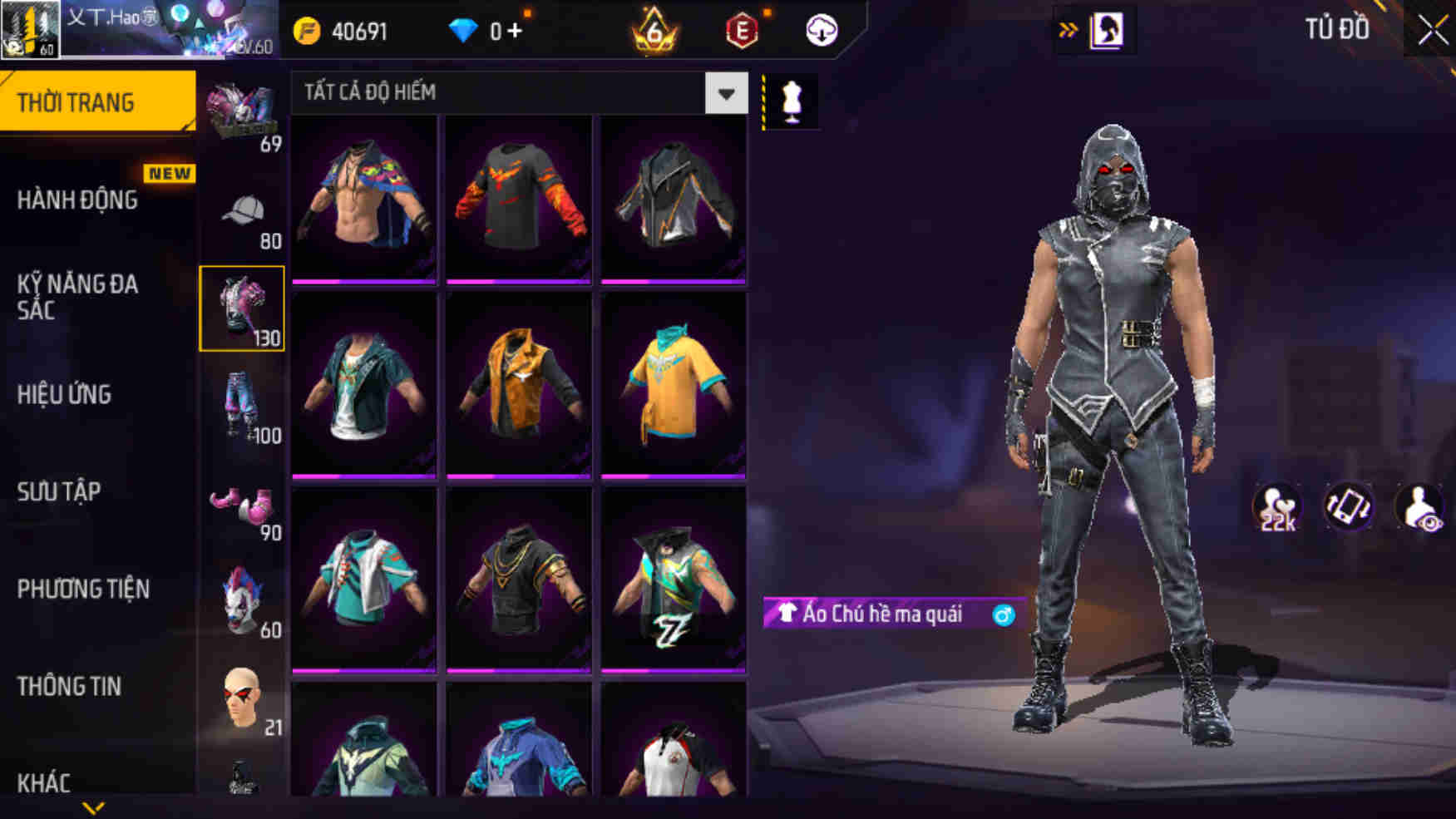Click the dropdown arrow beside the rarity filter
Image resolution: width=1456 pixels, height=819 pixels.
click(725, 93)
